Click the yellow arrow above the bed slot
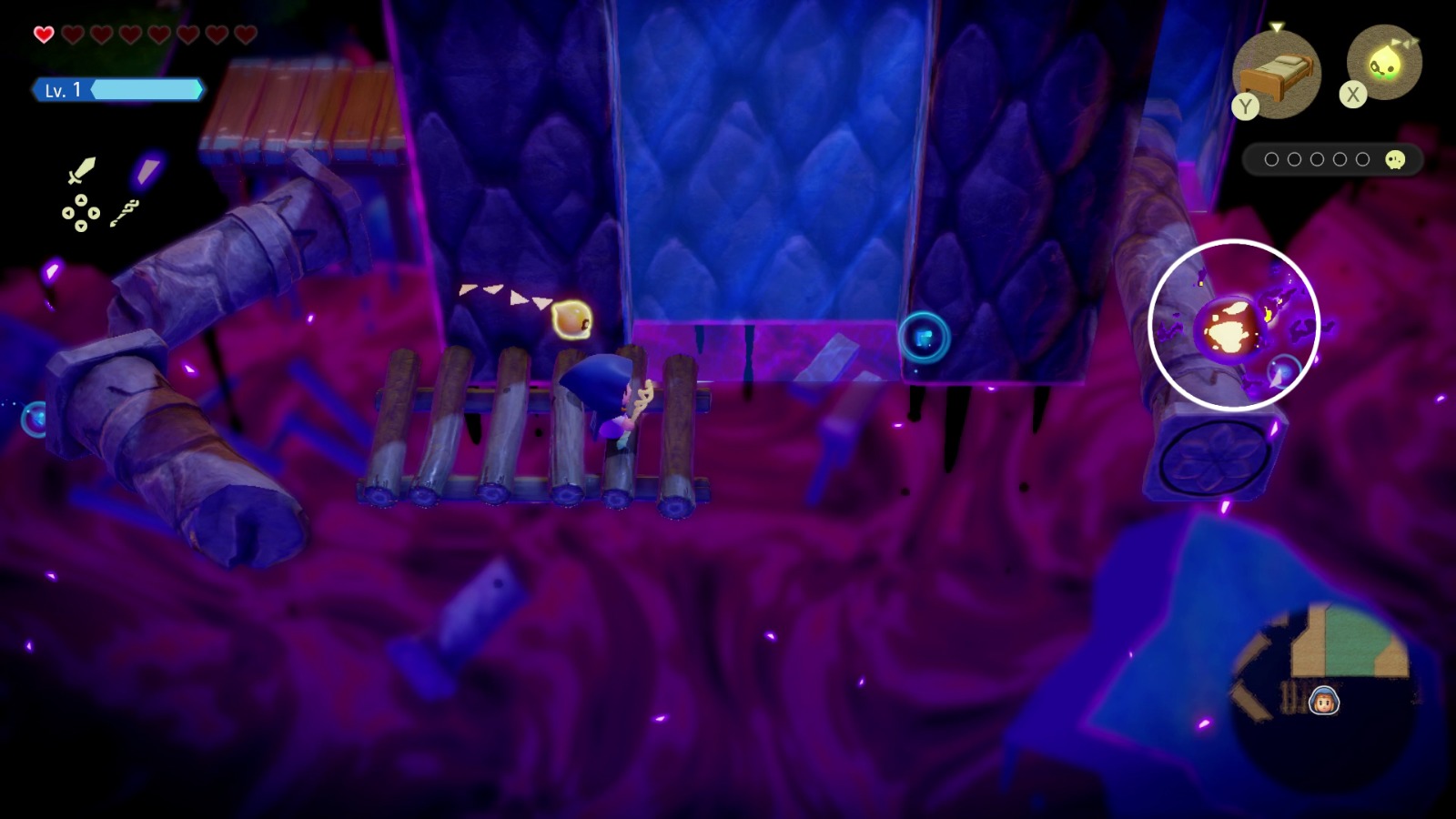Image resolution: width=1456 pixels, height=819 pixels. point(1277,26)
